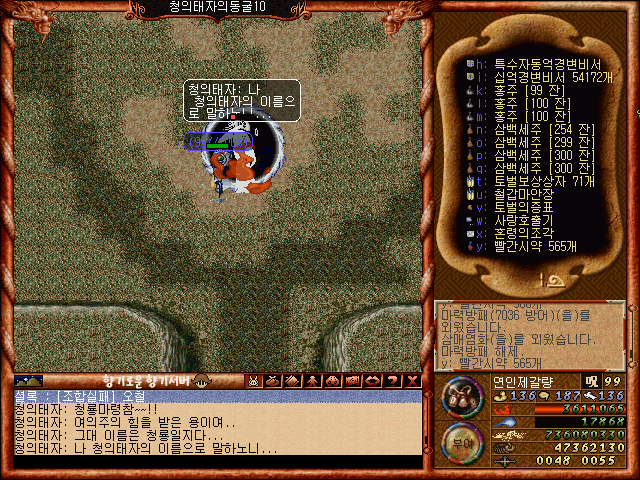The width and height of the screenshot is (640, 480).
Task: Select 빨간시약 565개 in the inventory
Action: pyautogui.click(x=530, y=246)
